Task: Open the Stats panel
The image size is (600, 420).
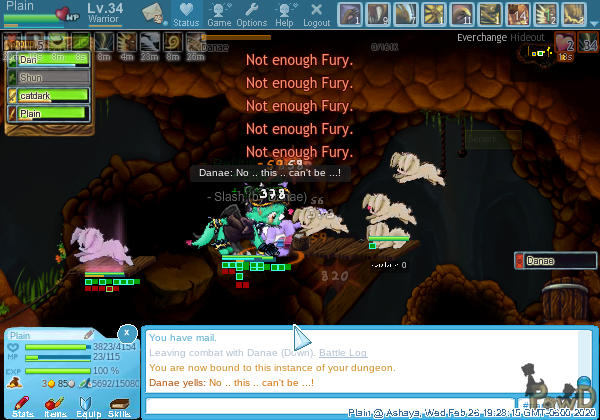Action: click(x=23, y=404)
